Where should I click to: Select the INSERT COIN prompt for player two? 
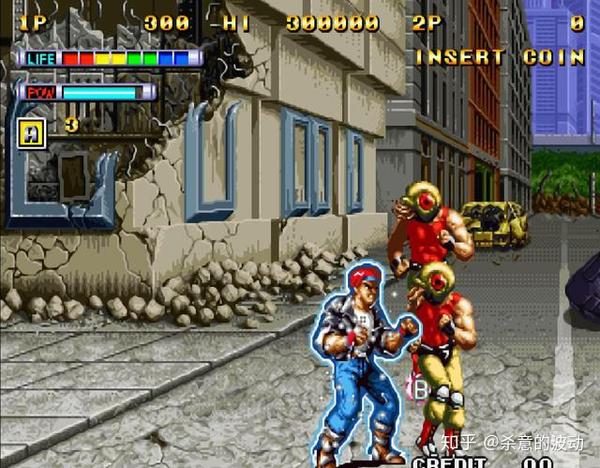(499, 57)
